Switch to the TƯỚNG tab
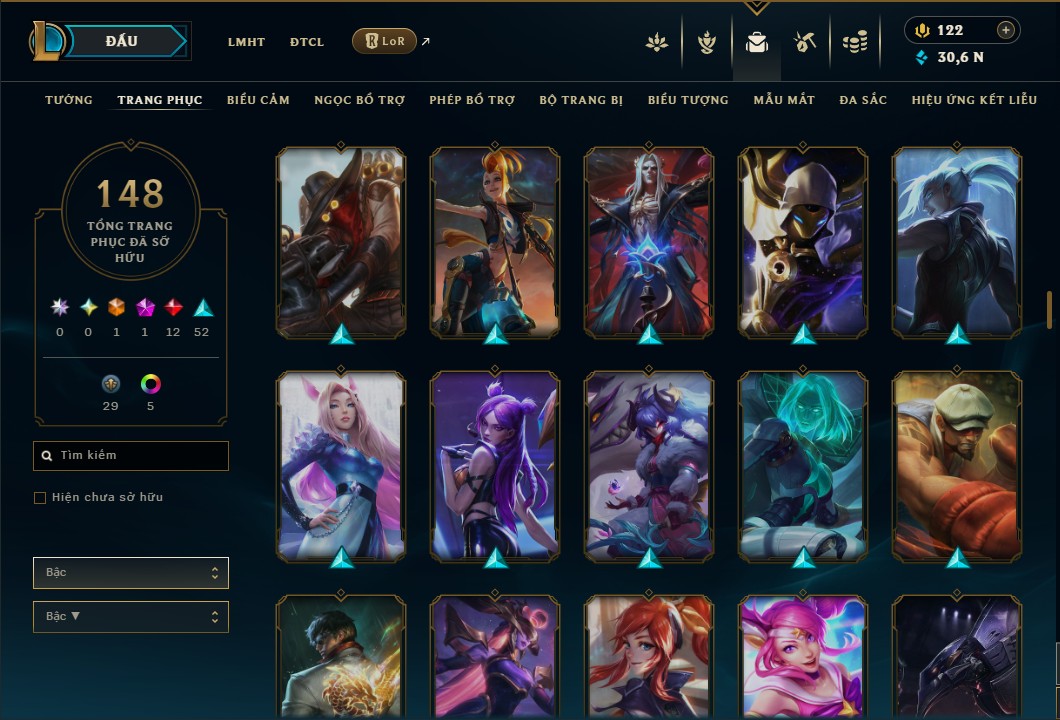 (69, 100)
